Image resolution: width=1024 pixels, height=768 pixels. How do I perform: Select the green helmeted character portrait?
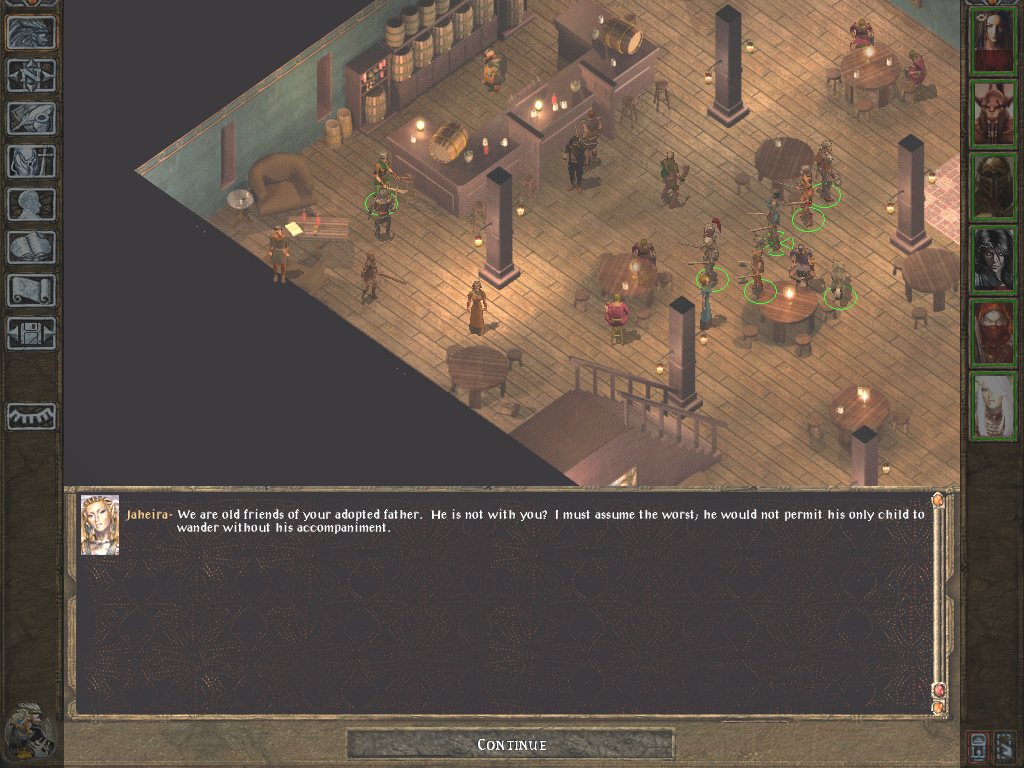click(x=994, y=187)
